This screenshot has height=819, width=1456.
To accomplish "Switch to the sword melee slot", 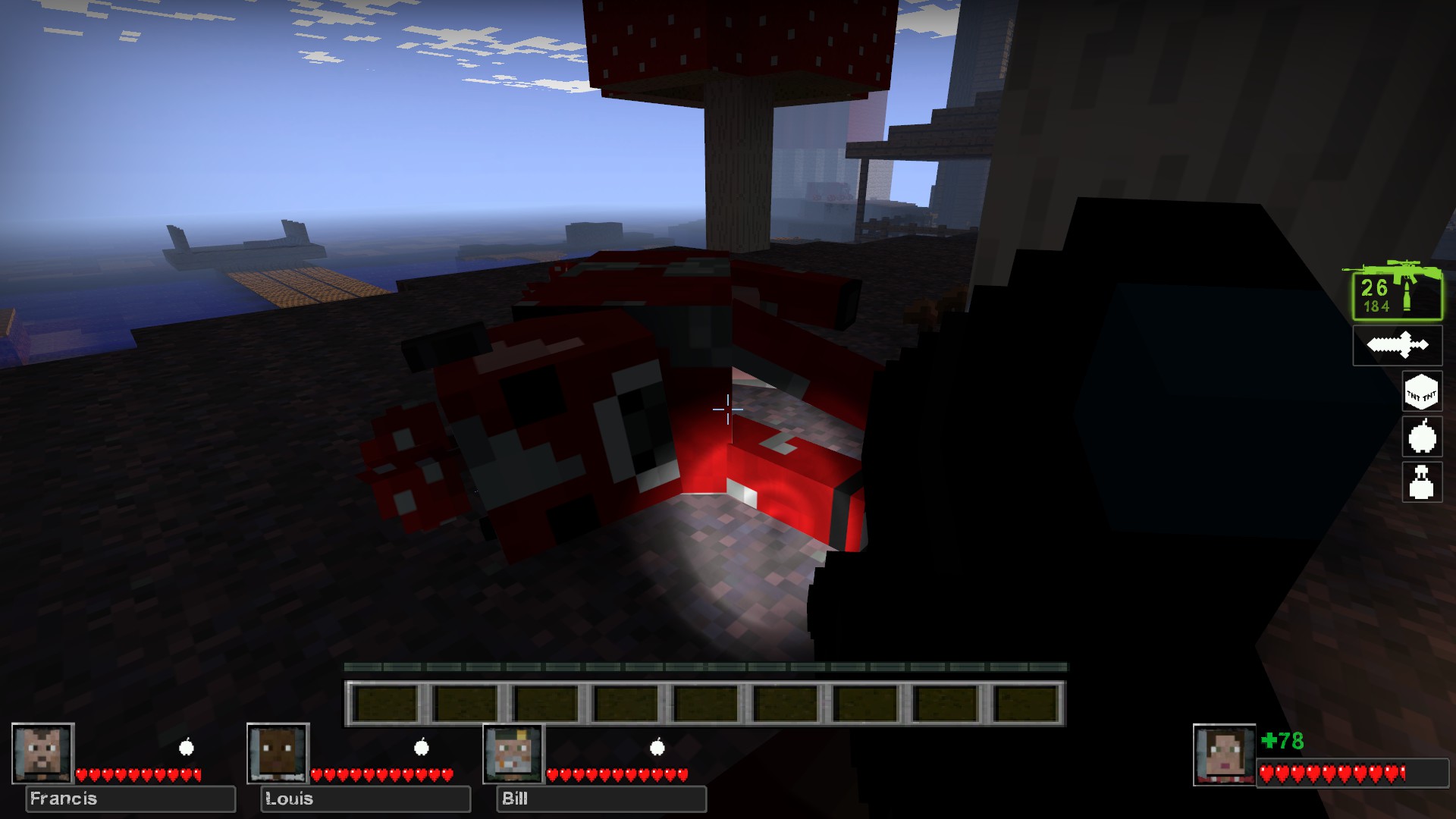I will (1397, 346).
